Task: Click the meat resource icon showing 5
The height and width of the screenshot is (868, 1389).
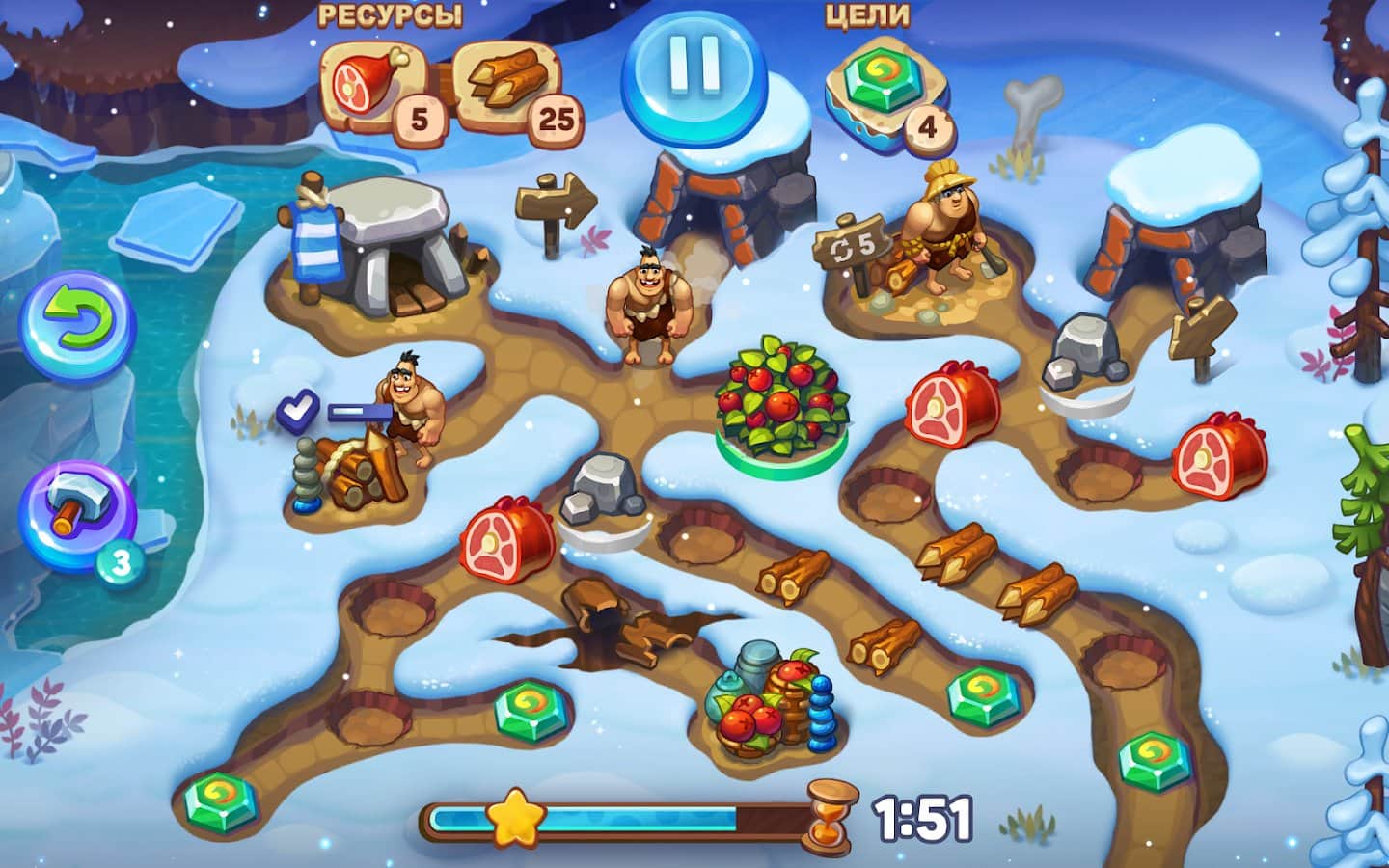Action: pos(371,82)
